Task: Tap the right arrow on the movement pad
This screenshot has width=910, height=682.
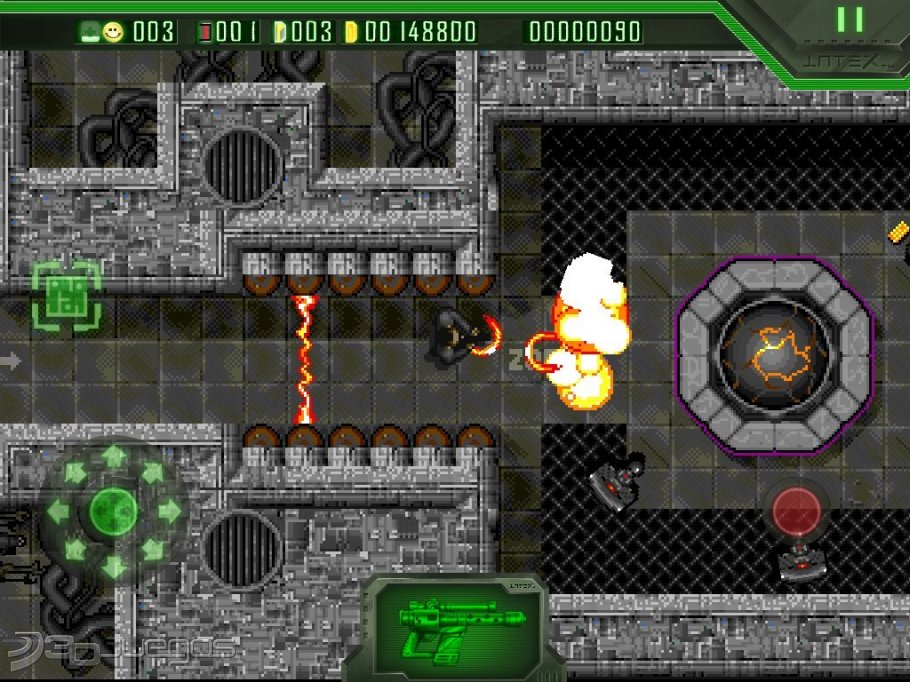Action: (x=169, y=512)
